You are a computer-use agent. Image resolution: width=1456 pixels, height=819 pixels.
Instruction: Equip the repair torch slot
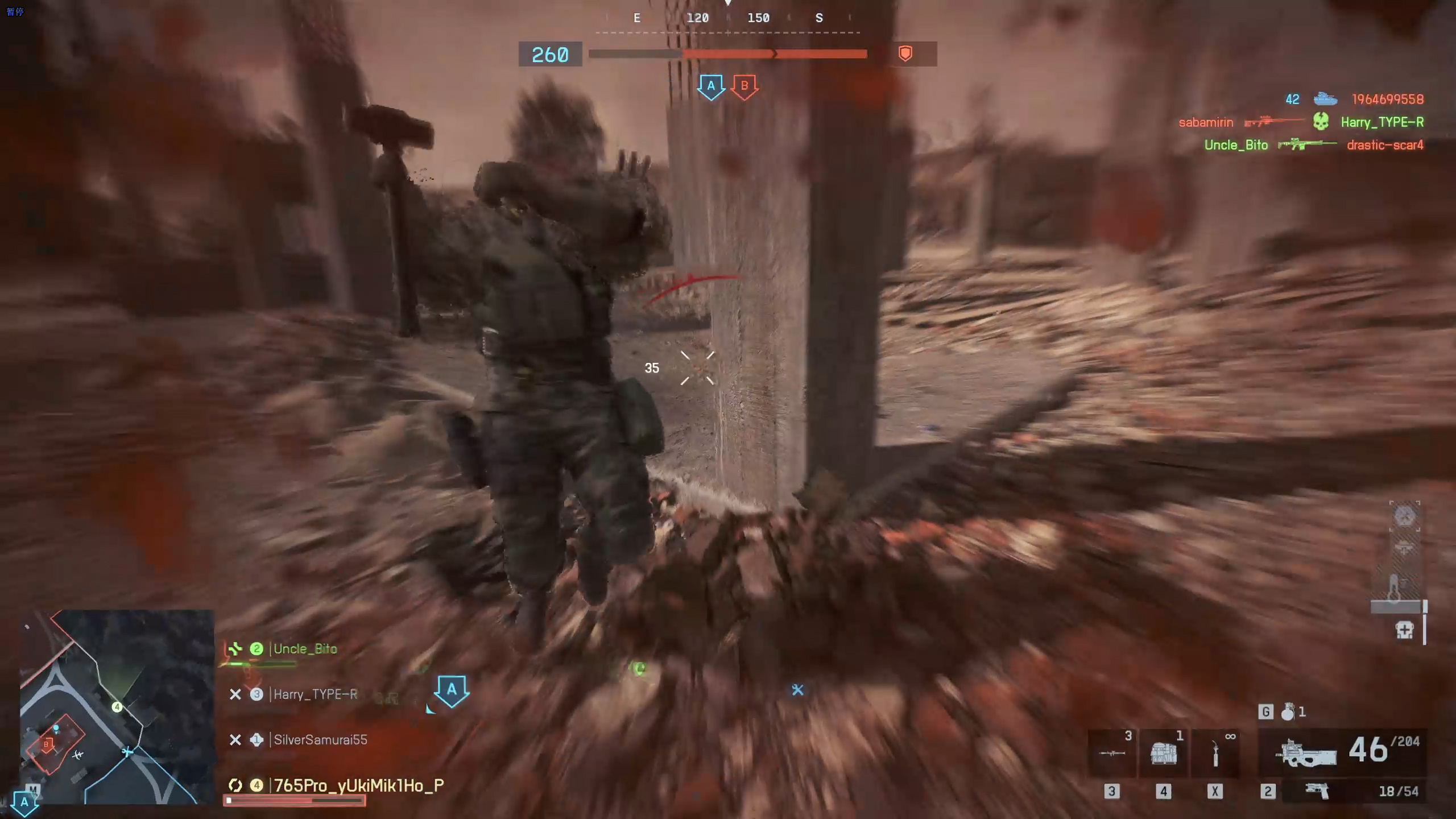pos(1215,753)
